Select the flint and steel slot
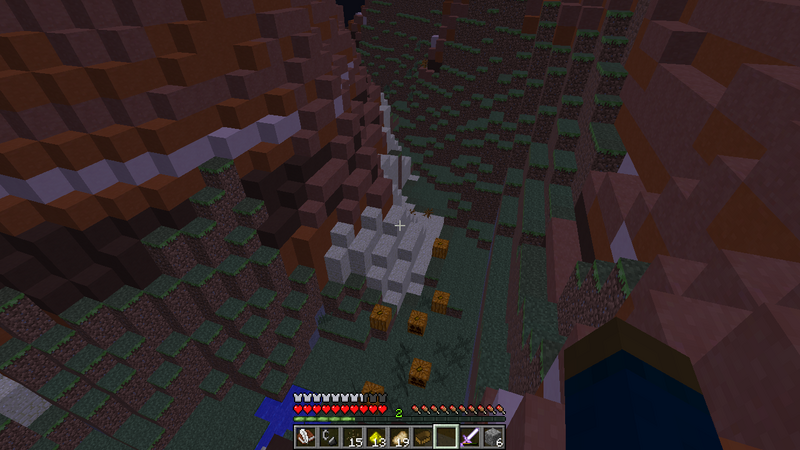The image size is (800, 450). 328,437
